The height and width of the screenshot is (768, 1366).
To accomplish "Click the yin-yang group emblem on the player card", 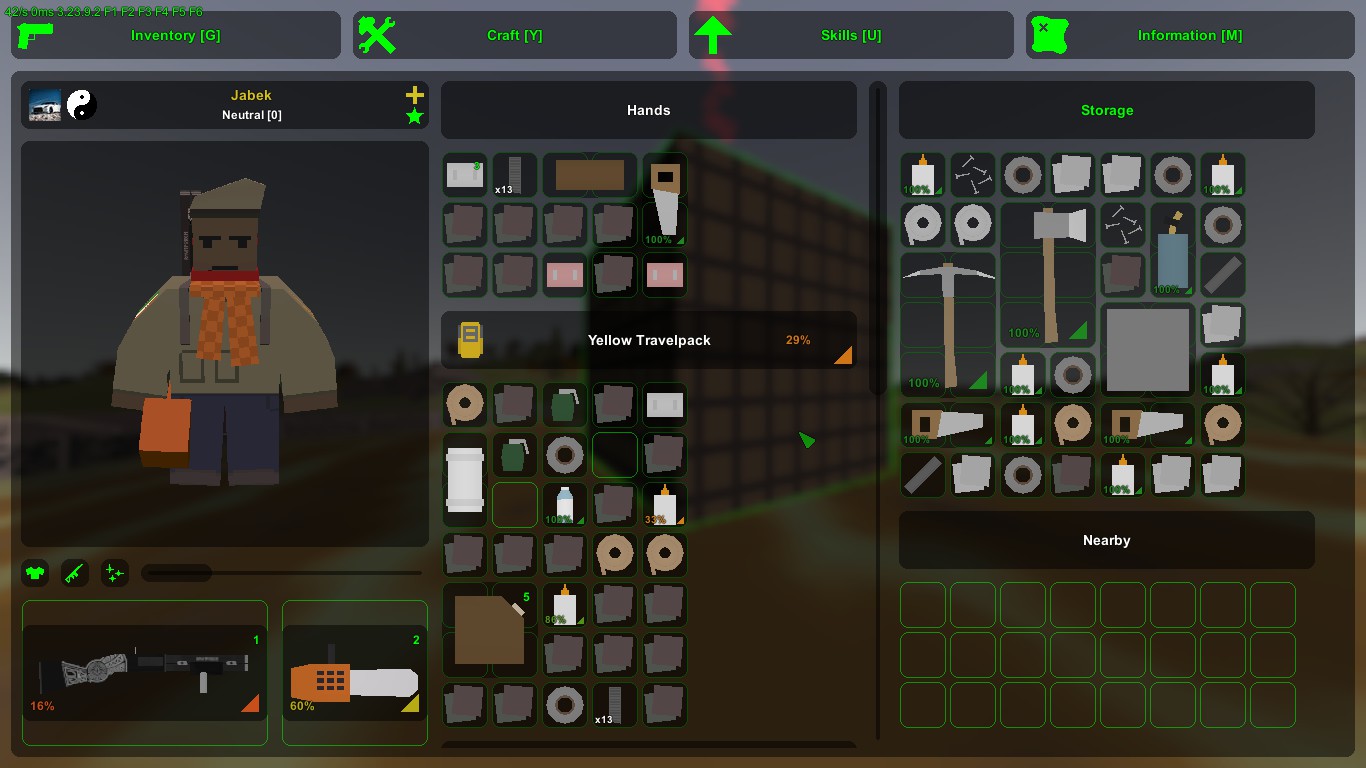I will point(82,104).
